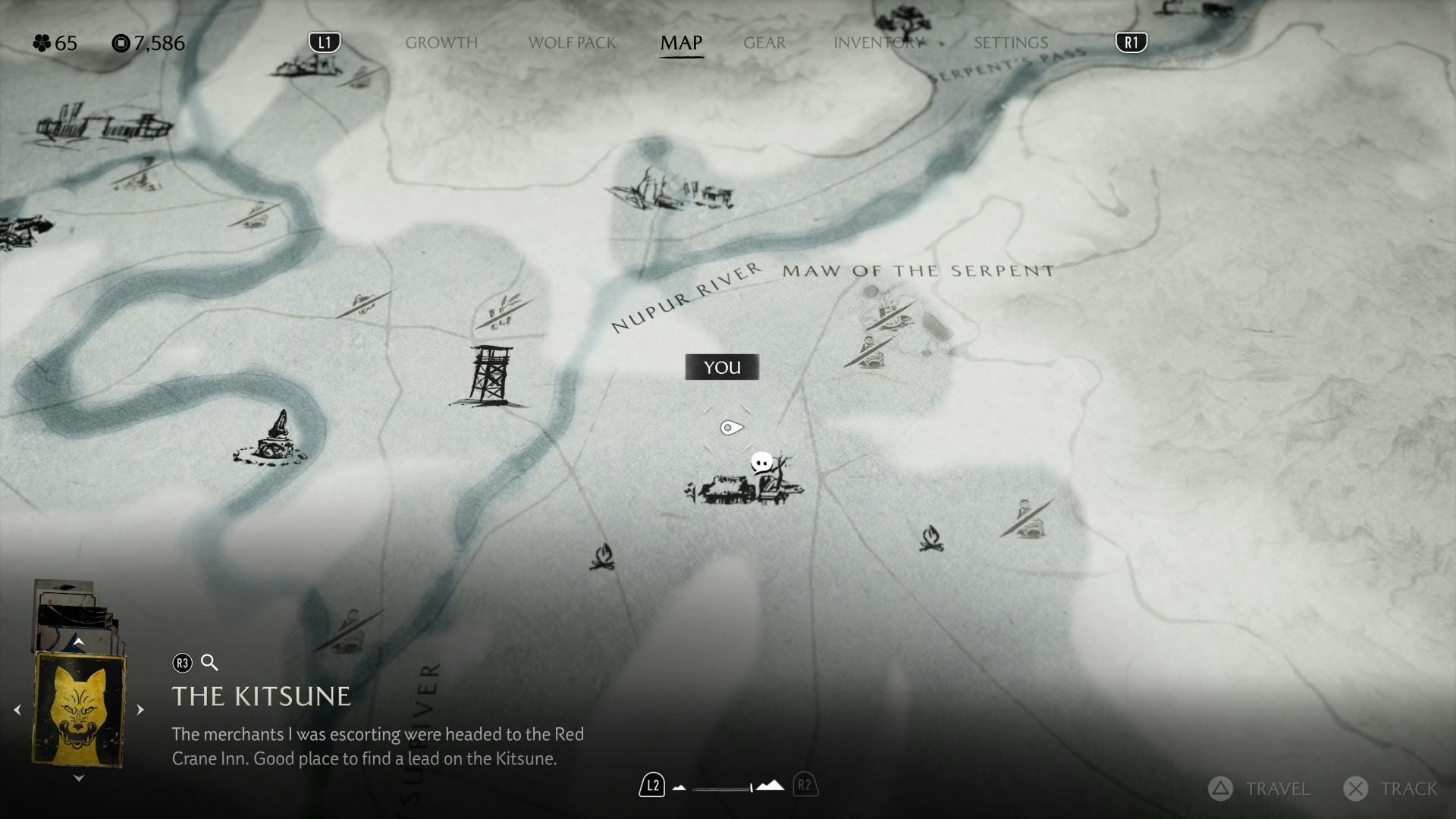Viewport: 1456px width, 819px height.
Task: Click the up arrow above the Kitsune card
Action: click(78, 642)
